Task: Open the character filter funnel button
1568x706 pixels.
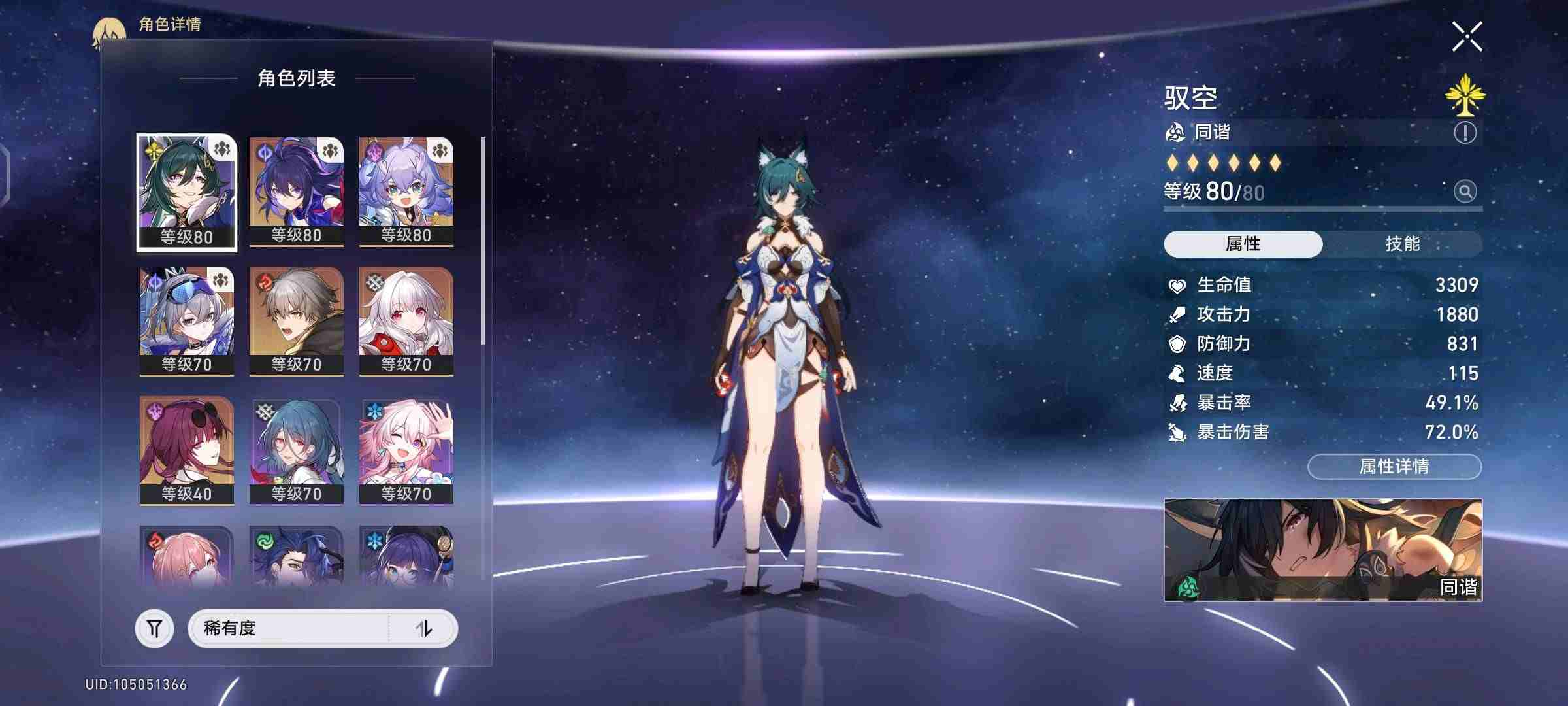Action: (154, 629)
